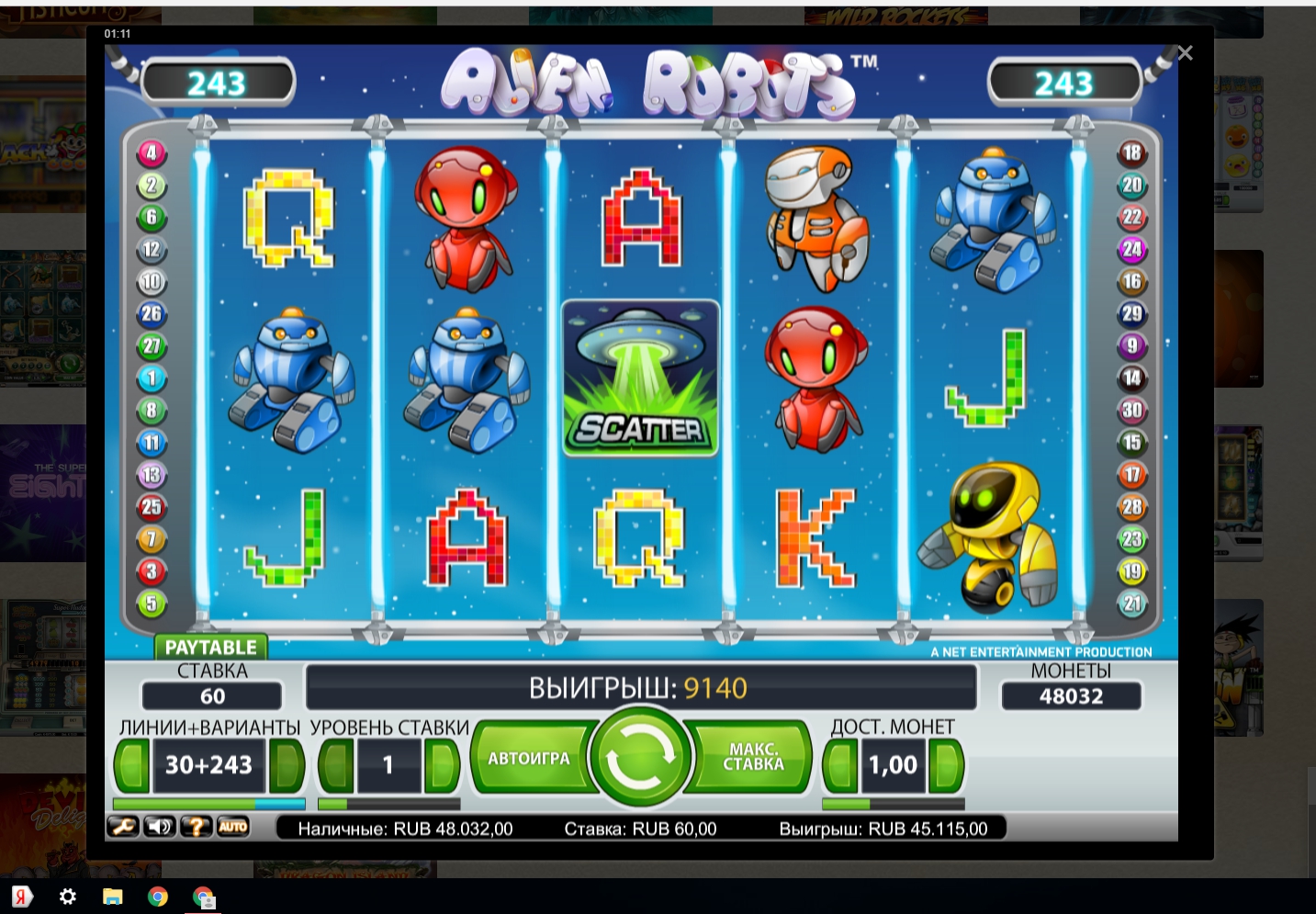
Task: Increase the ЛИНИИ+ВАРИАНТЫ lines setting
Action: (286, 764)
